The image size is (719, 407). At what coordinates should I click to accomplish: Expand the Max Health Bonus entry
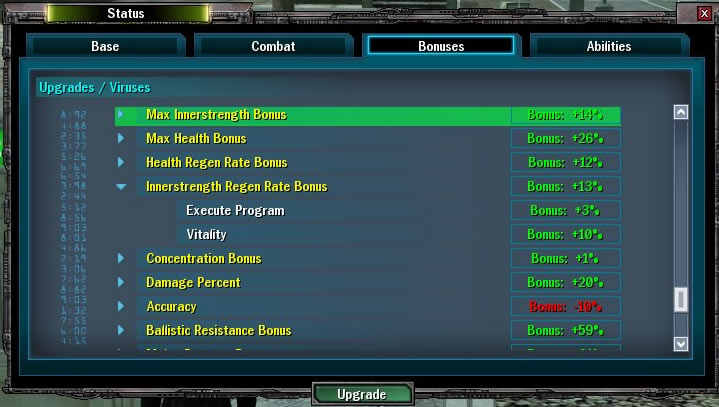tap(121, 139)
